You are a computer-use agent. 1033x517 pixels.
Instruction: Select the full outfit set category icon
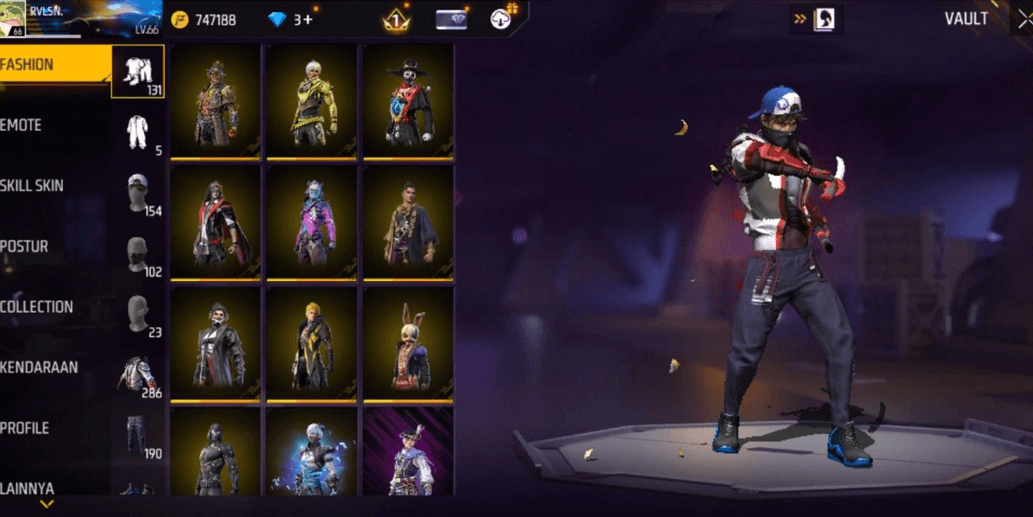[137, 70]
